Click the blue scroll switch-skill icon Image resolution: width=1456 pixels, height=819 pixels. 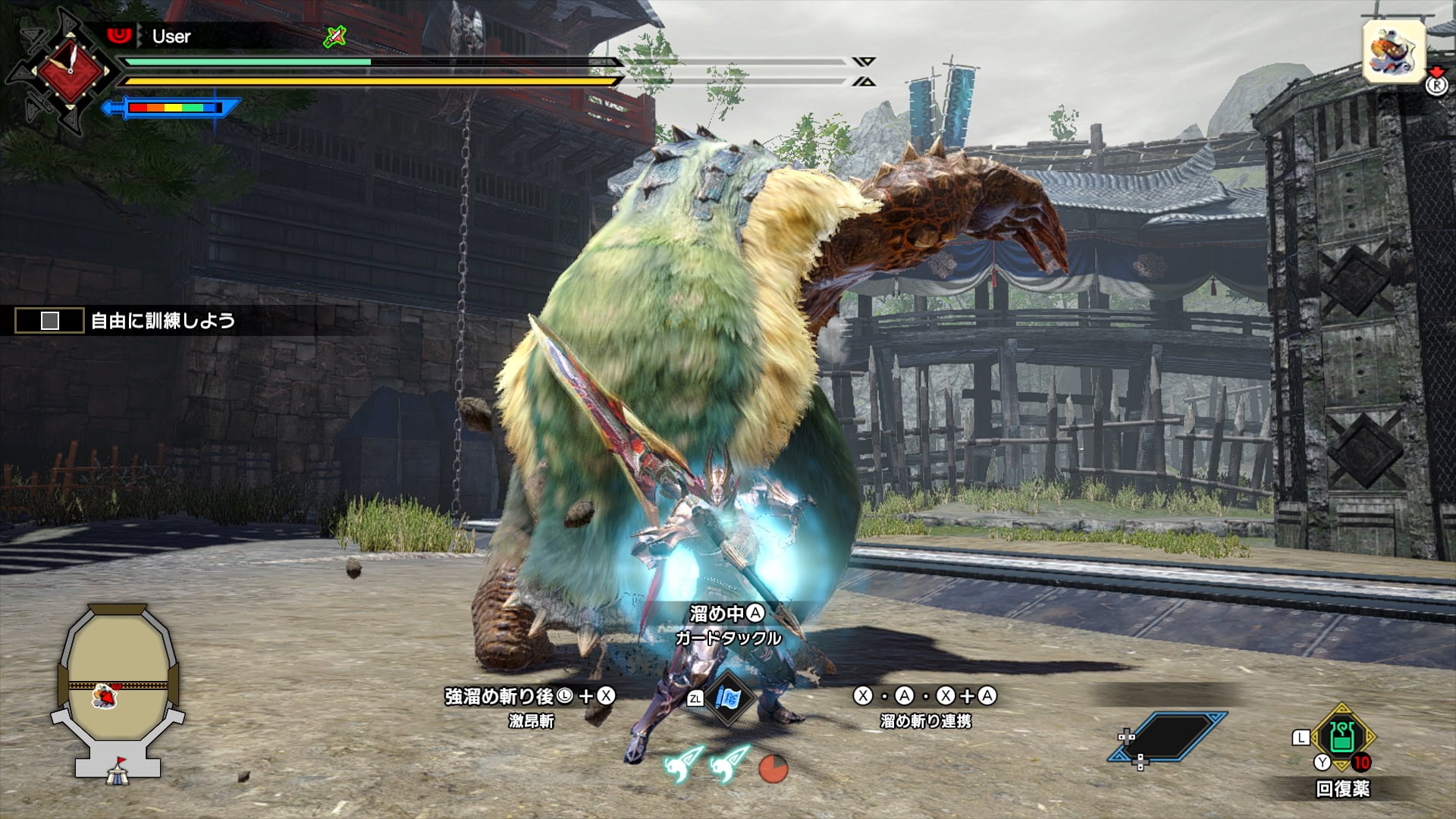[x=729, y=697]
